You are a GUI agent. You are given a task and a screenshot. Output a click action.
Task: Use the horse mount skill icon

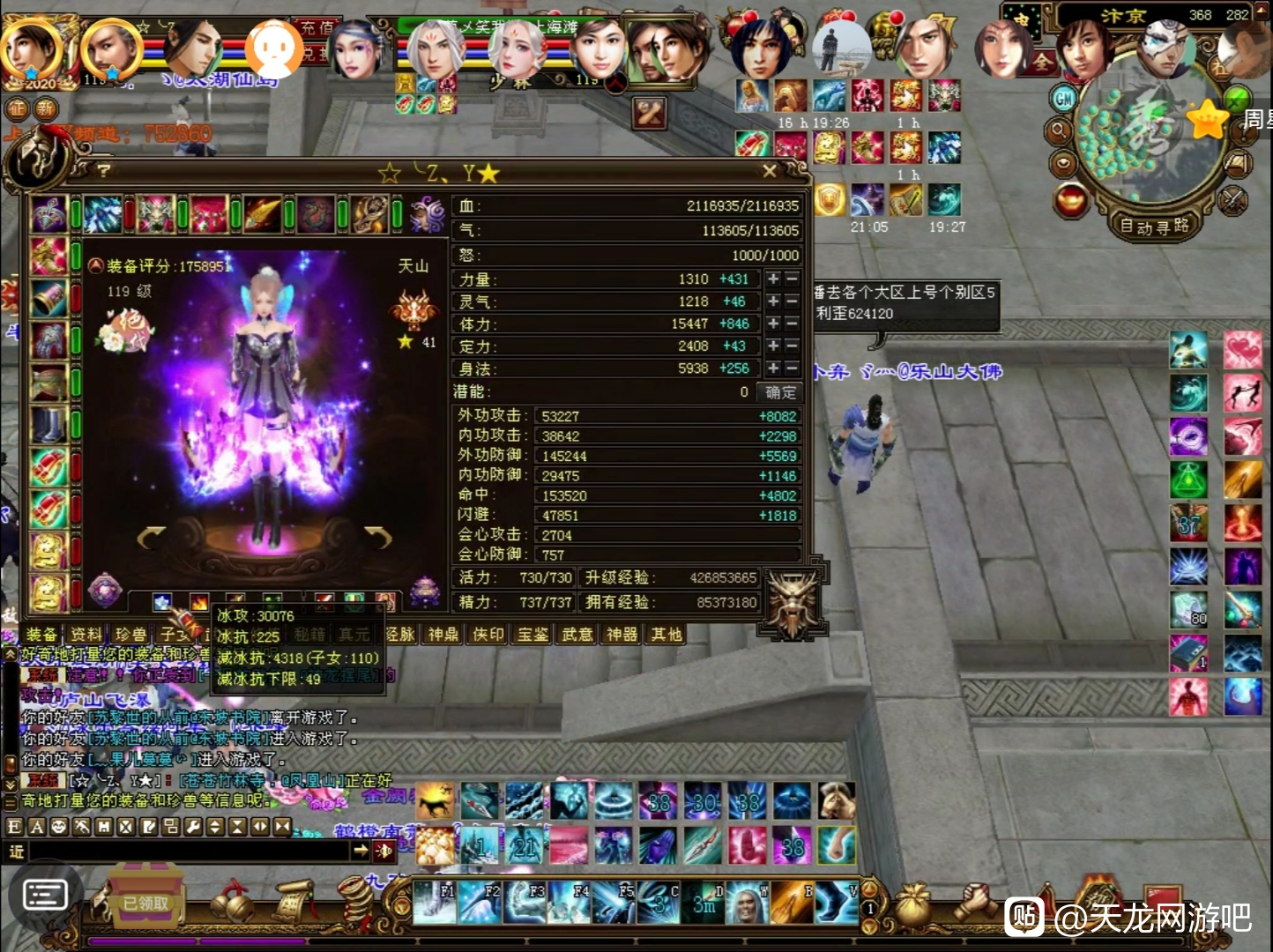click(x=435, y=801)
